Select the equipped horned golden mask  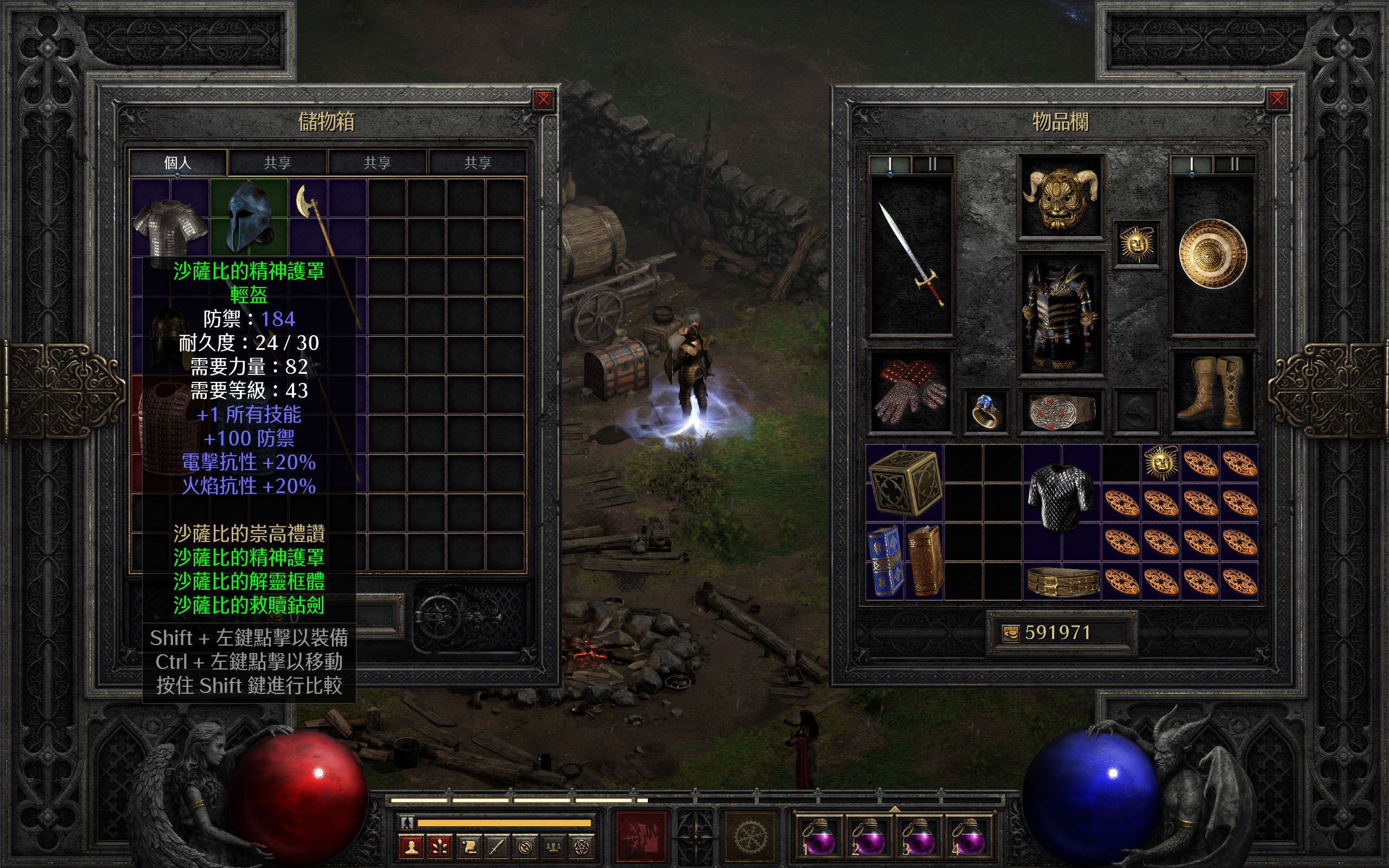(1061, 196)
